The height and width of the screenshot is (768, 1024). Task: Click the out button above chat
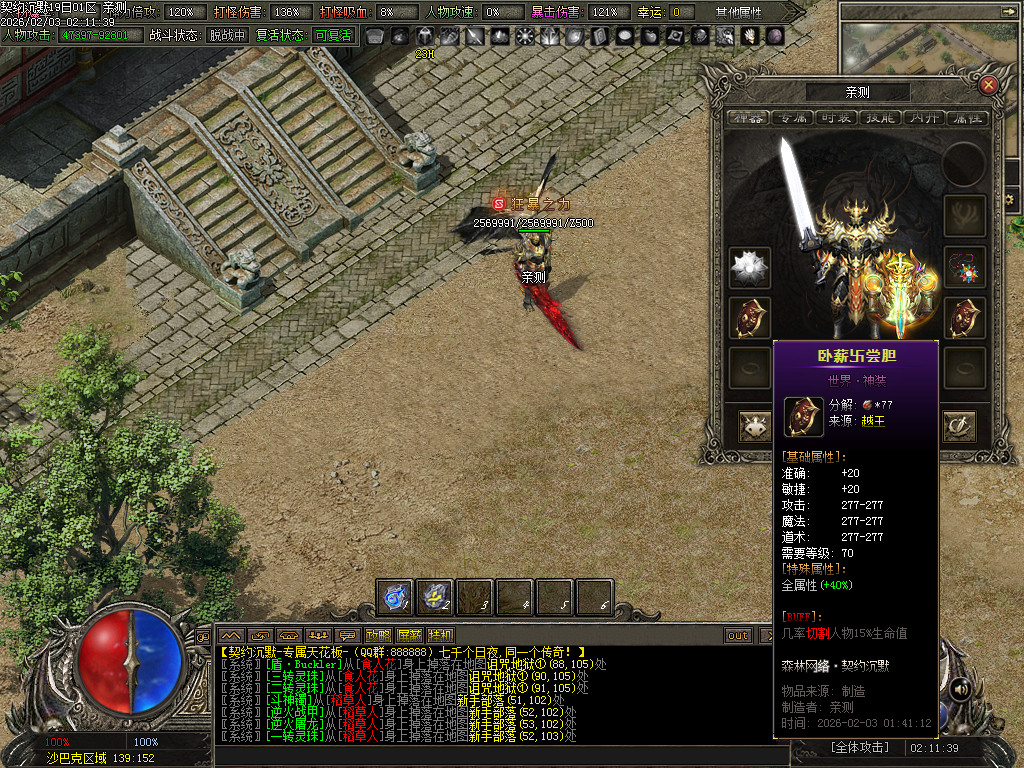(x=738, y=635)
